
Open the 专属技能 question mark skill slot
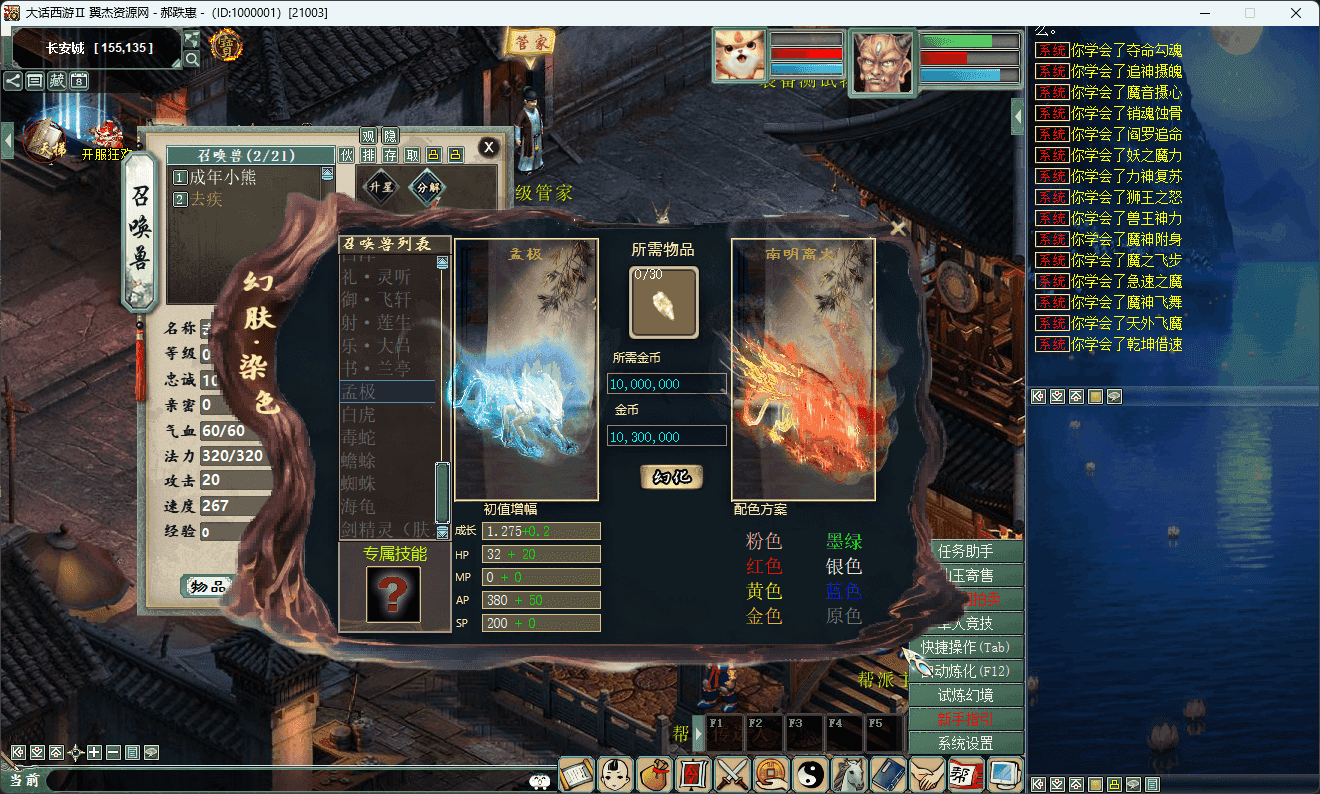pos(393,594)
